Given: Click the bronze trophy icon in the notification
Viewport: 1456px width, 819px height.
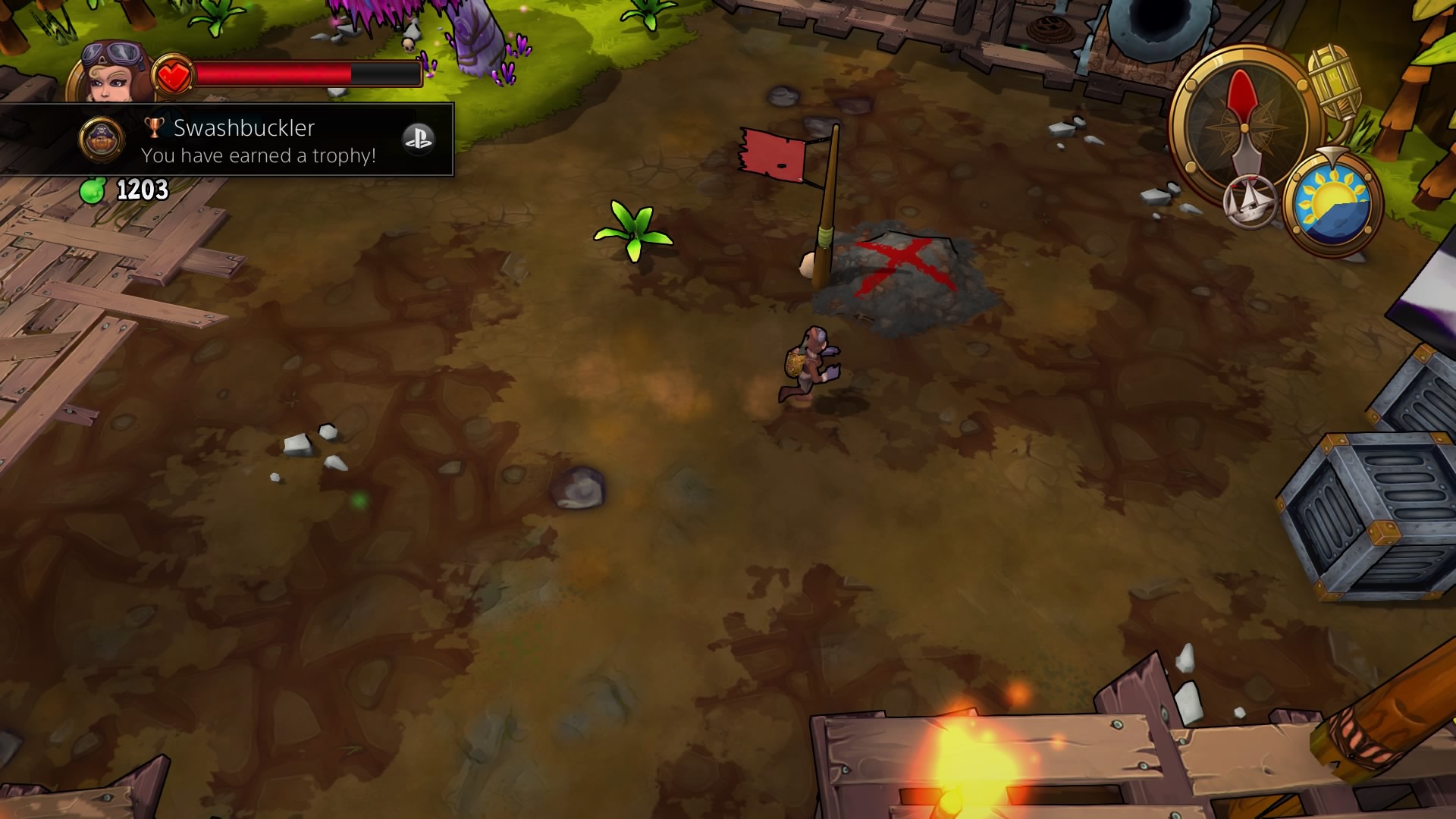Looking at the screenshot, I should (x=154, y=127).
